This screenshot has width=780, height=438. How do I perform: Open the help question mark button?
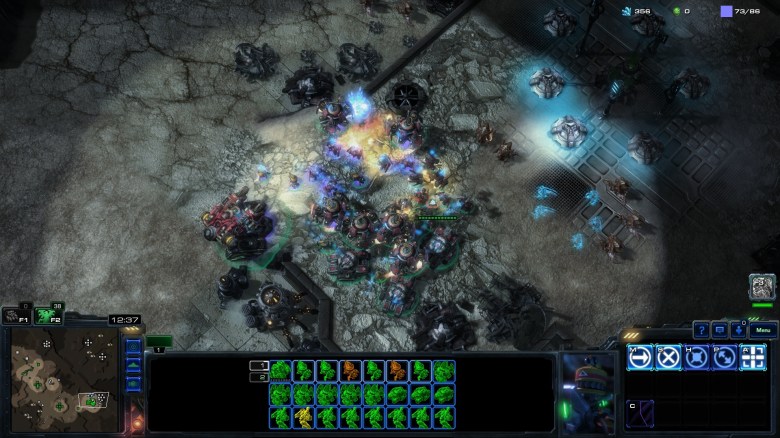click(x=701, y=330)
